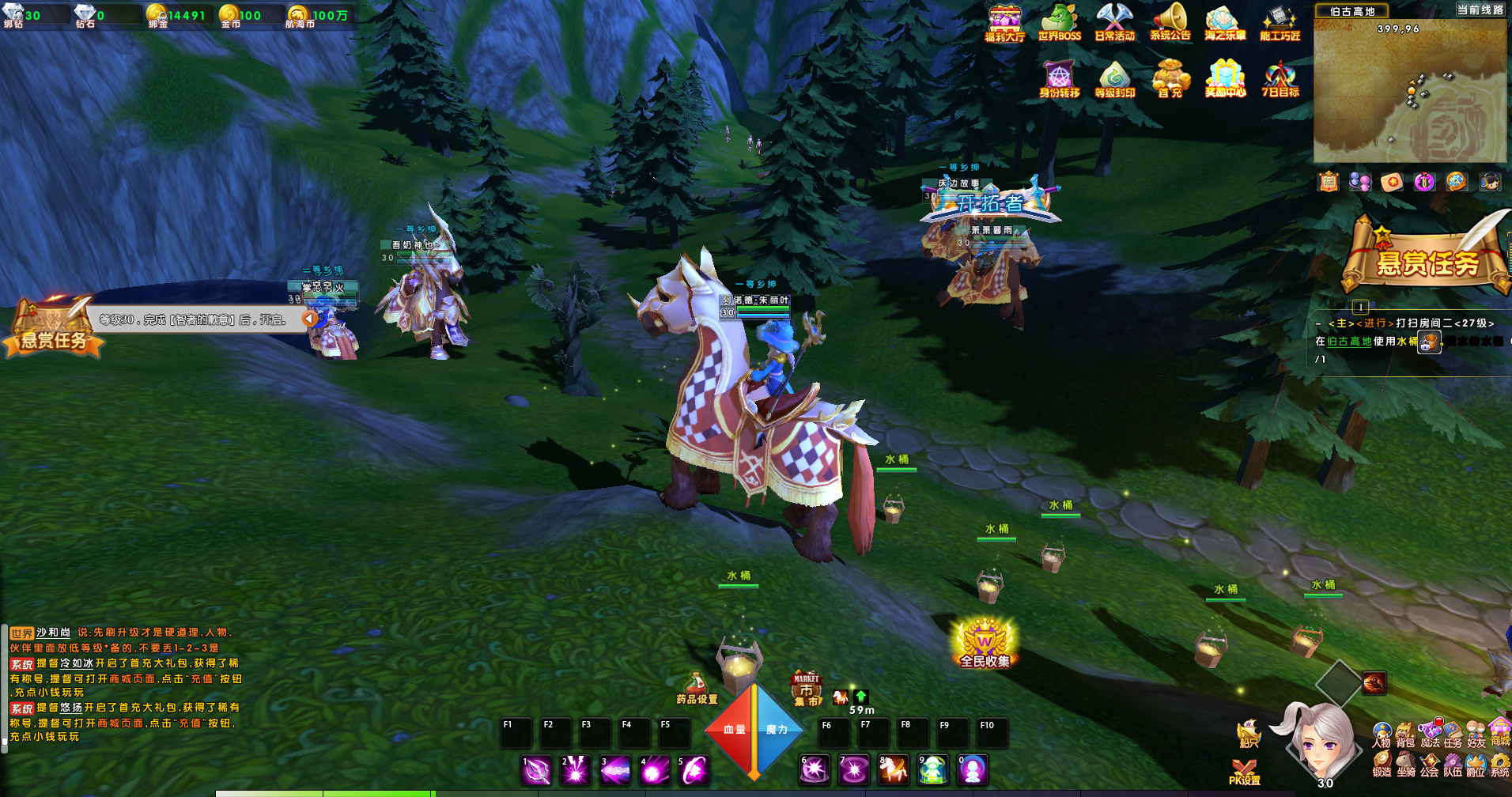The height and width of the screenshot is (797, 1512).
Task: Click the 伯古高地 quest tracker link
Action: (1349, 342)
